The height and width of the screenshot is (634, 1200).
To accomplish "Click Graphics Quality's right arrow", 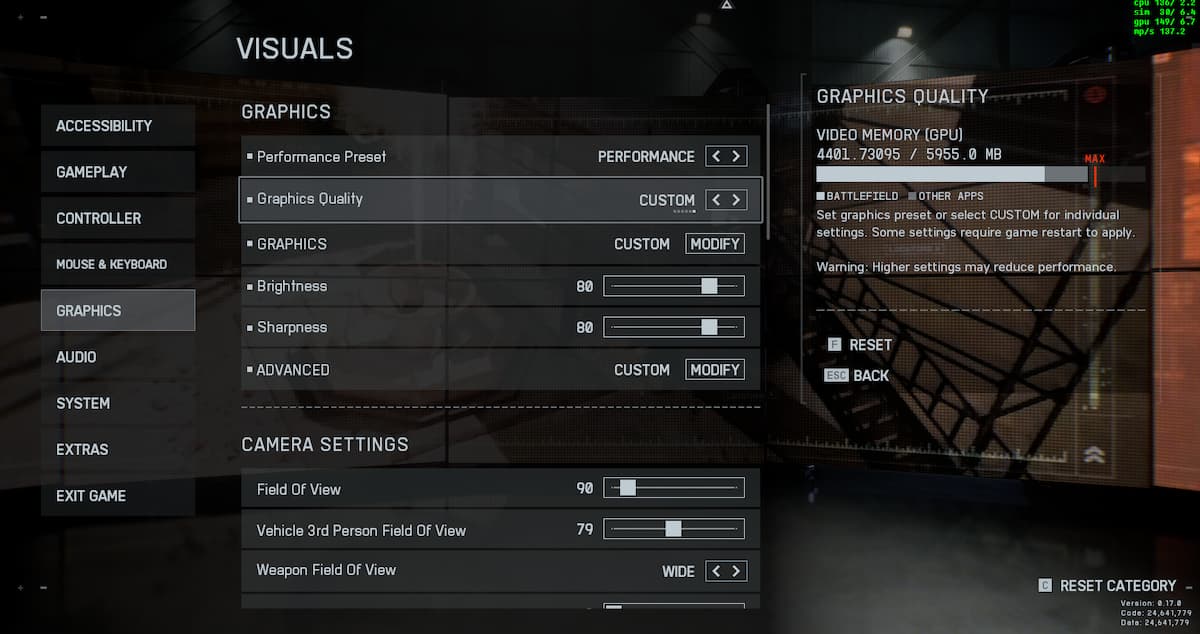I will coord(737,200).
